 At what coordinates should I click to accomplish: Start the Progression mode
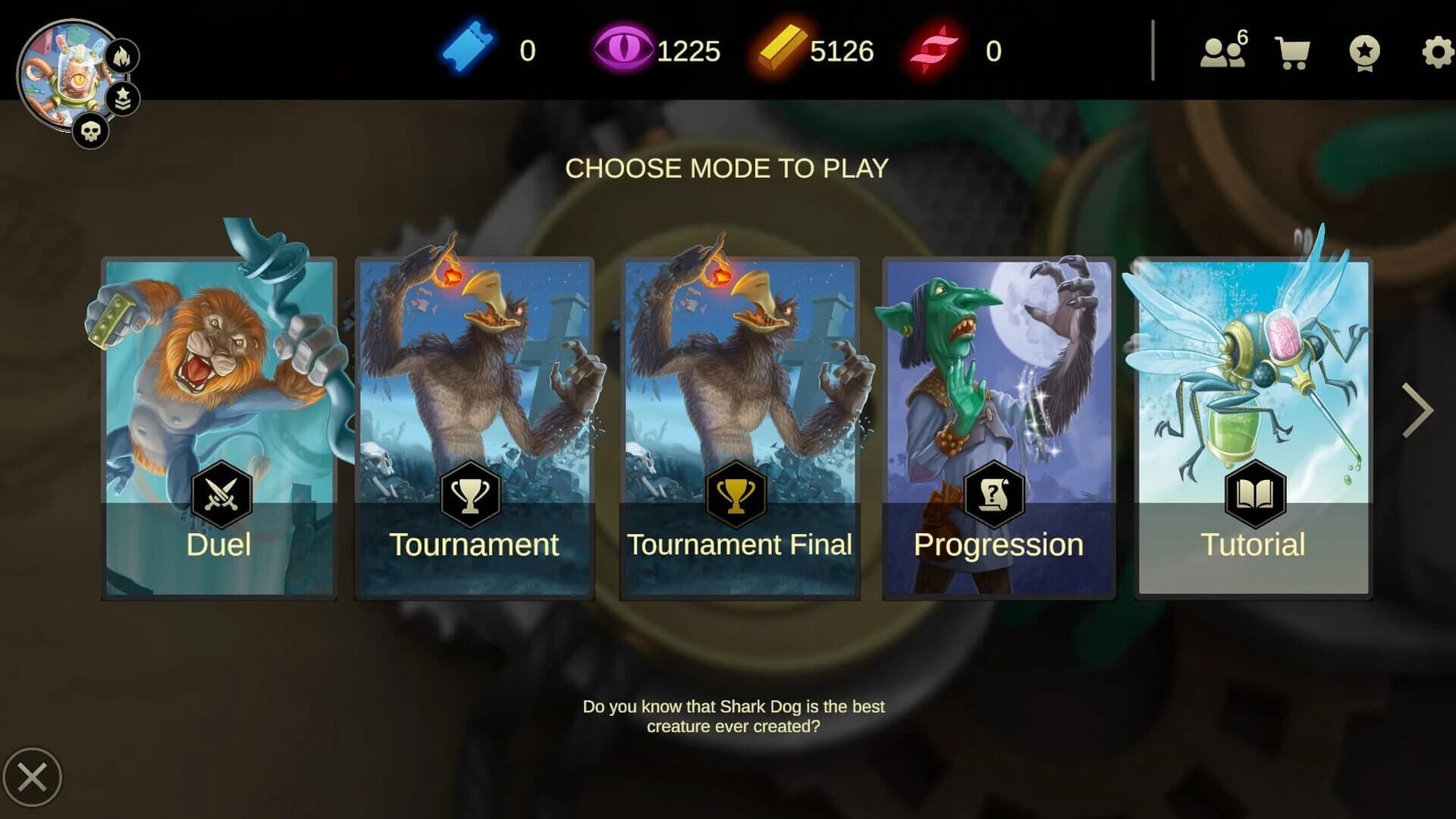[x=999, y=425]
